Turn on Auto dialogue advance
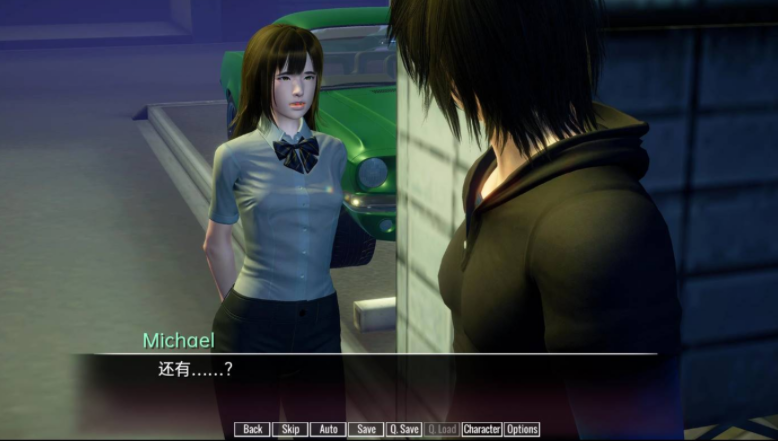 pyautogui.click(x=328, y=429)
